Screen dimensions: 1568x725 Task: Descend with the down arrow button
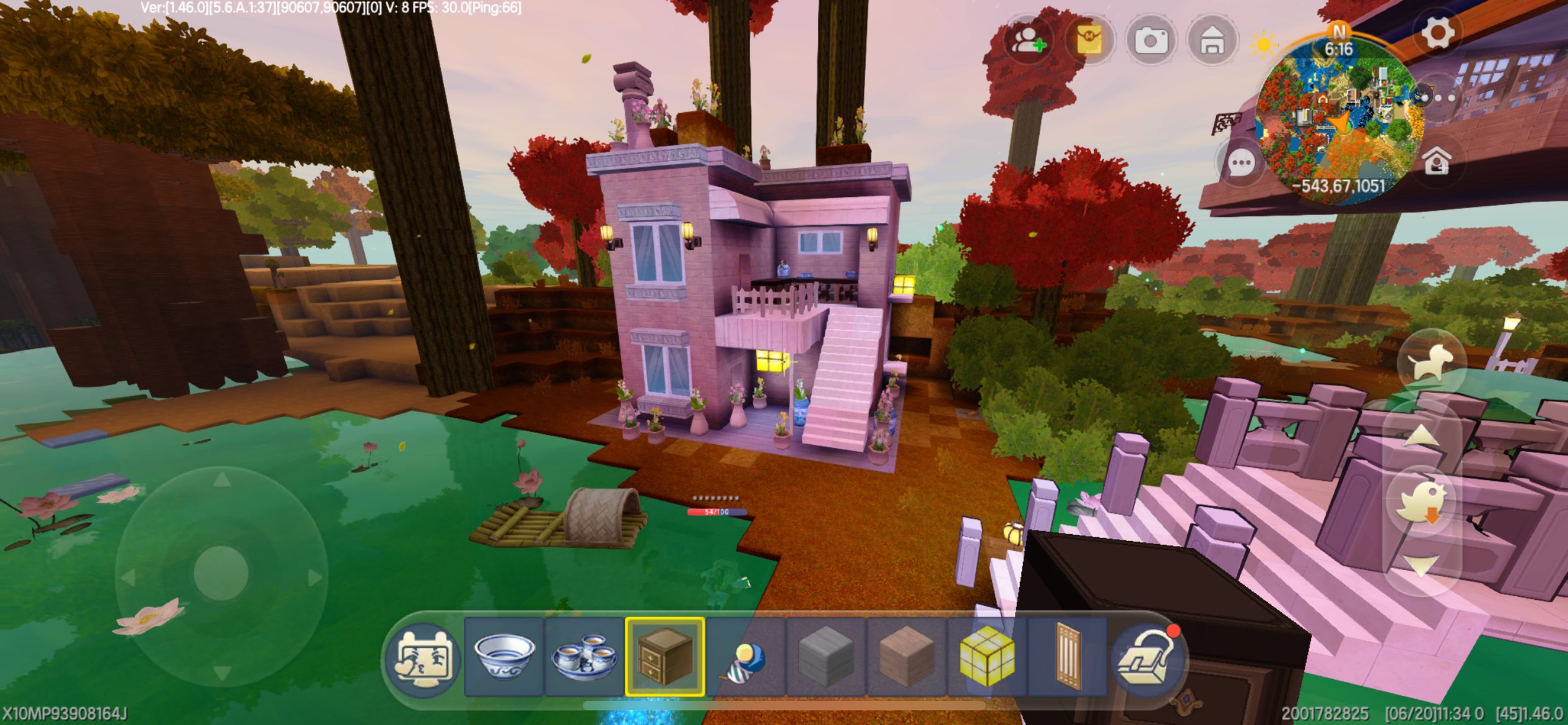pos(1421,565)
